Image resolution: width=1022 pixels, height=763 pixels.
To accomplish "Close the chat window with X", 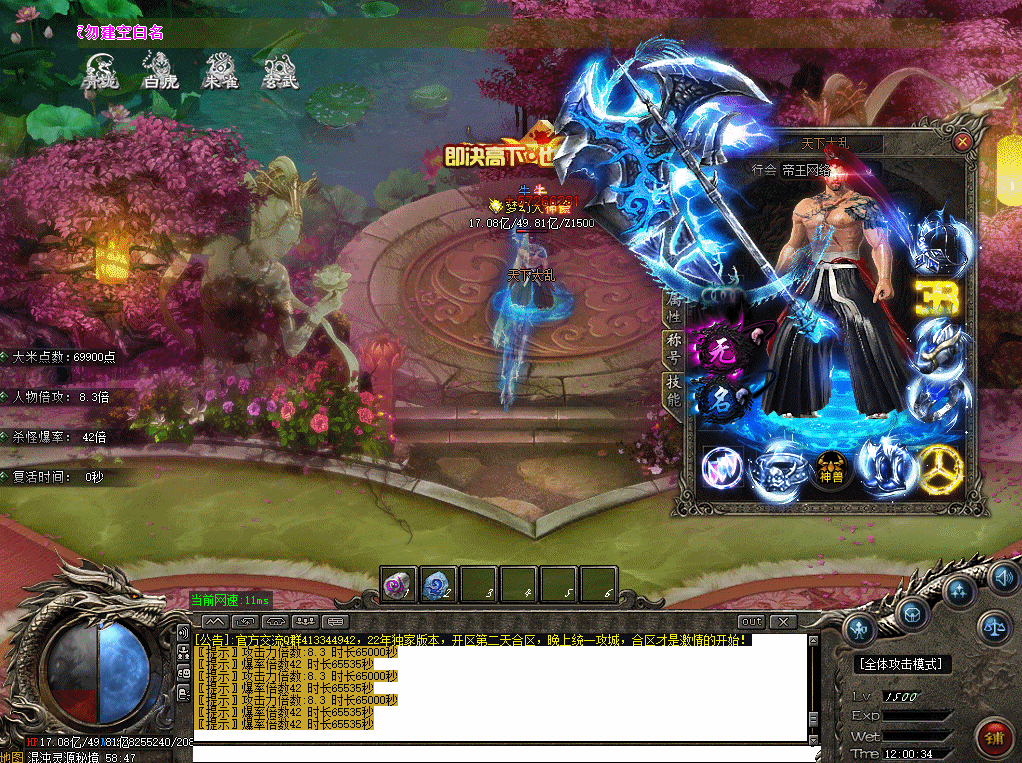I will pos(783,622).
